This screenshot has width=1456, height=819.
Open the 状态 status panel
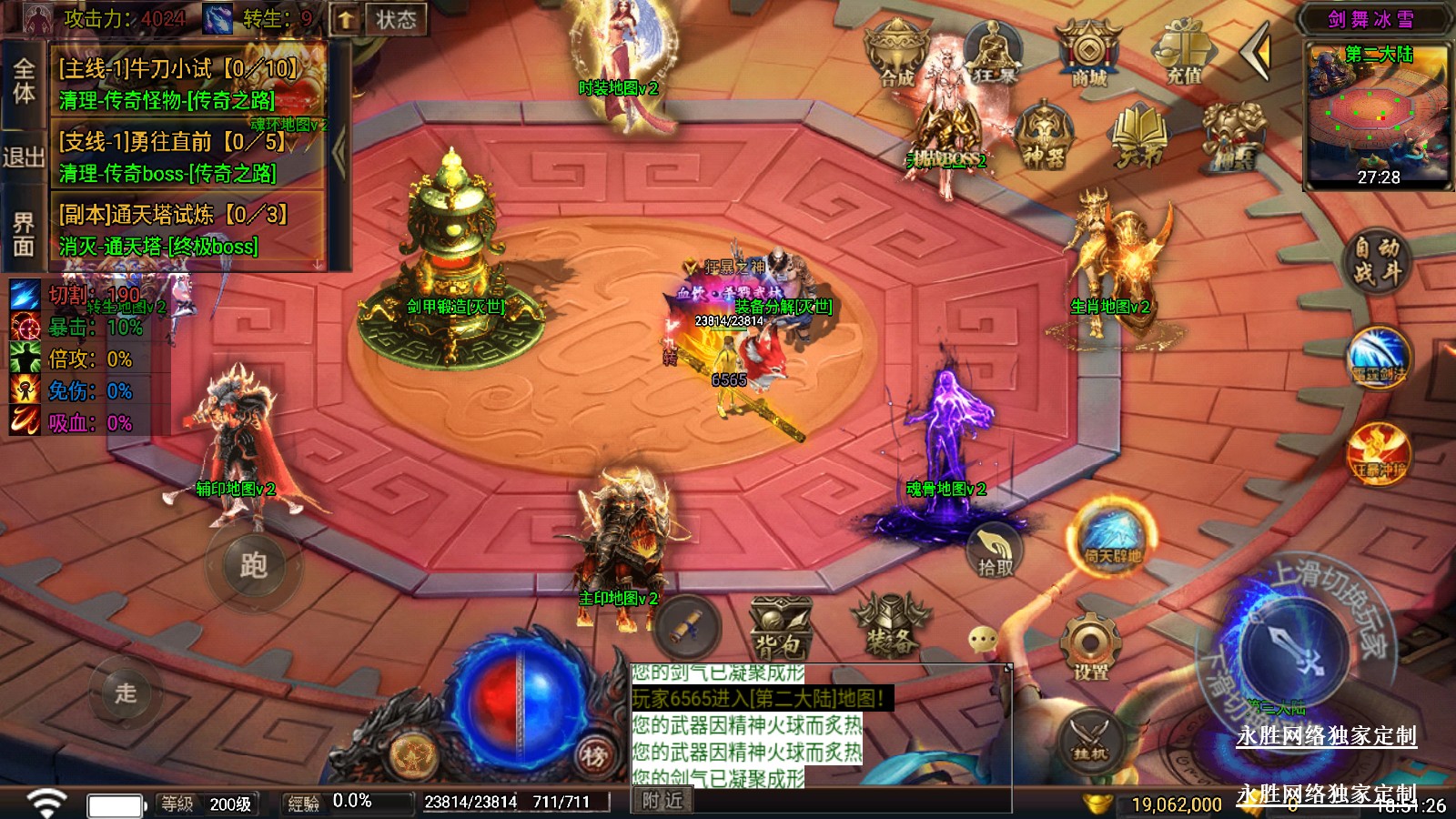coord(396,19)
